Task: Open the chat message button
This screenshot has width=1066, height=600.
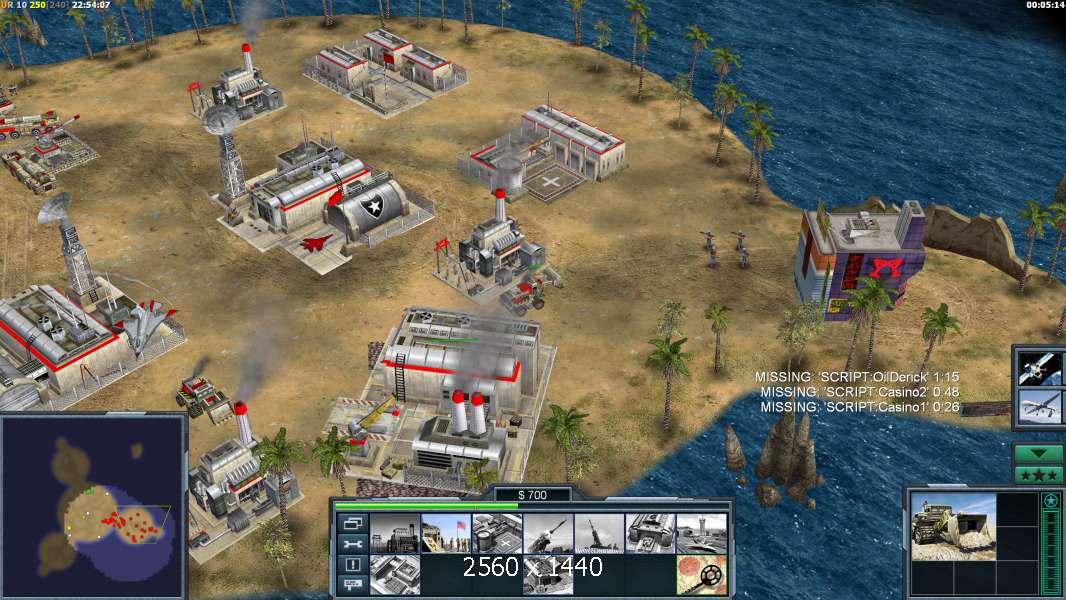Action: 352,585
